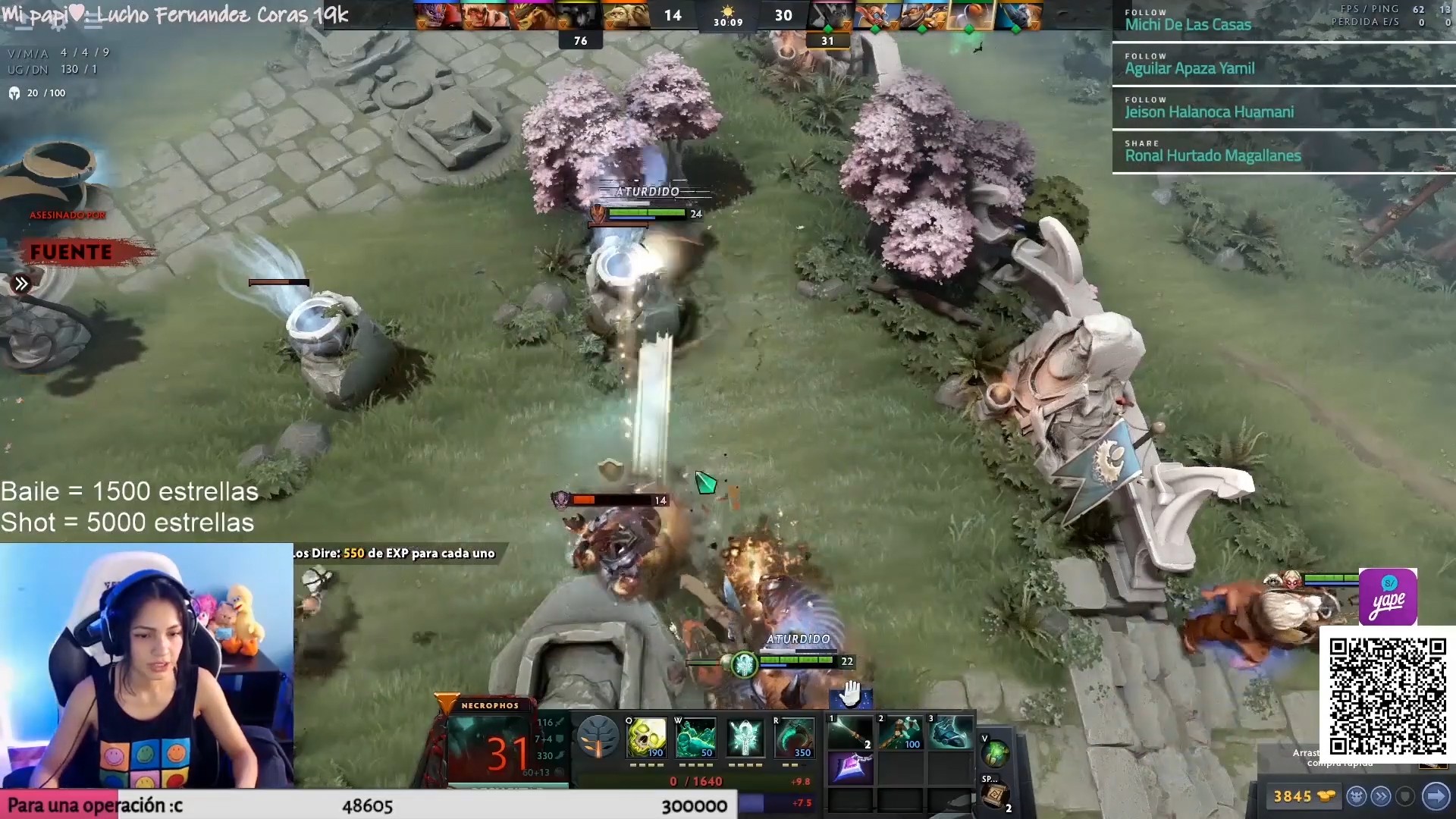Activate the green neutral item slot
The width and height of the screenshot is (1456, 819).
(x=995, y=753)
